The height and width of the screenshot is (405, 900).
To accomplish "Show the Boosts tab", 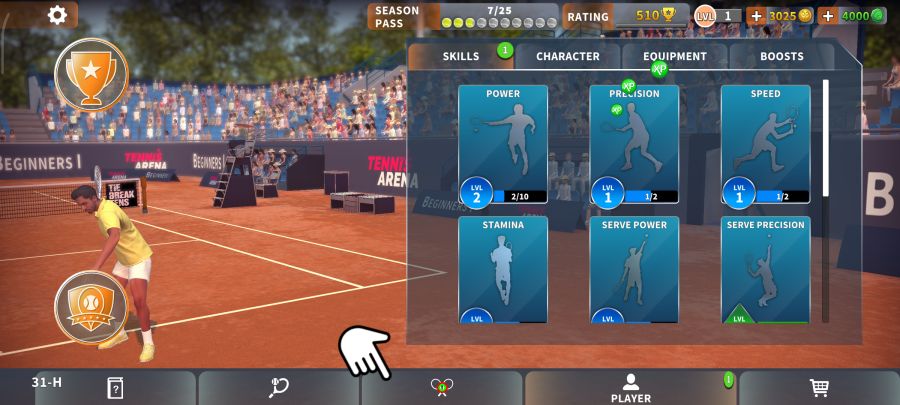I will [x=781, y=57].
